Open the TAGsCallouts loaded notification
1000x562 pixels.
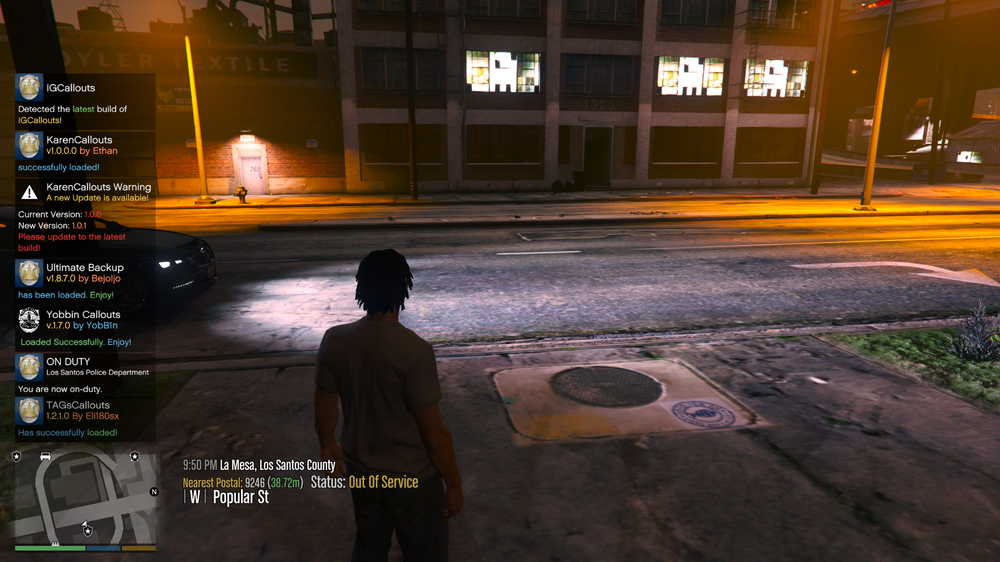[85, 418]
